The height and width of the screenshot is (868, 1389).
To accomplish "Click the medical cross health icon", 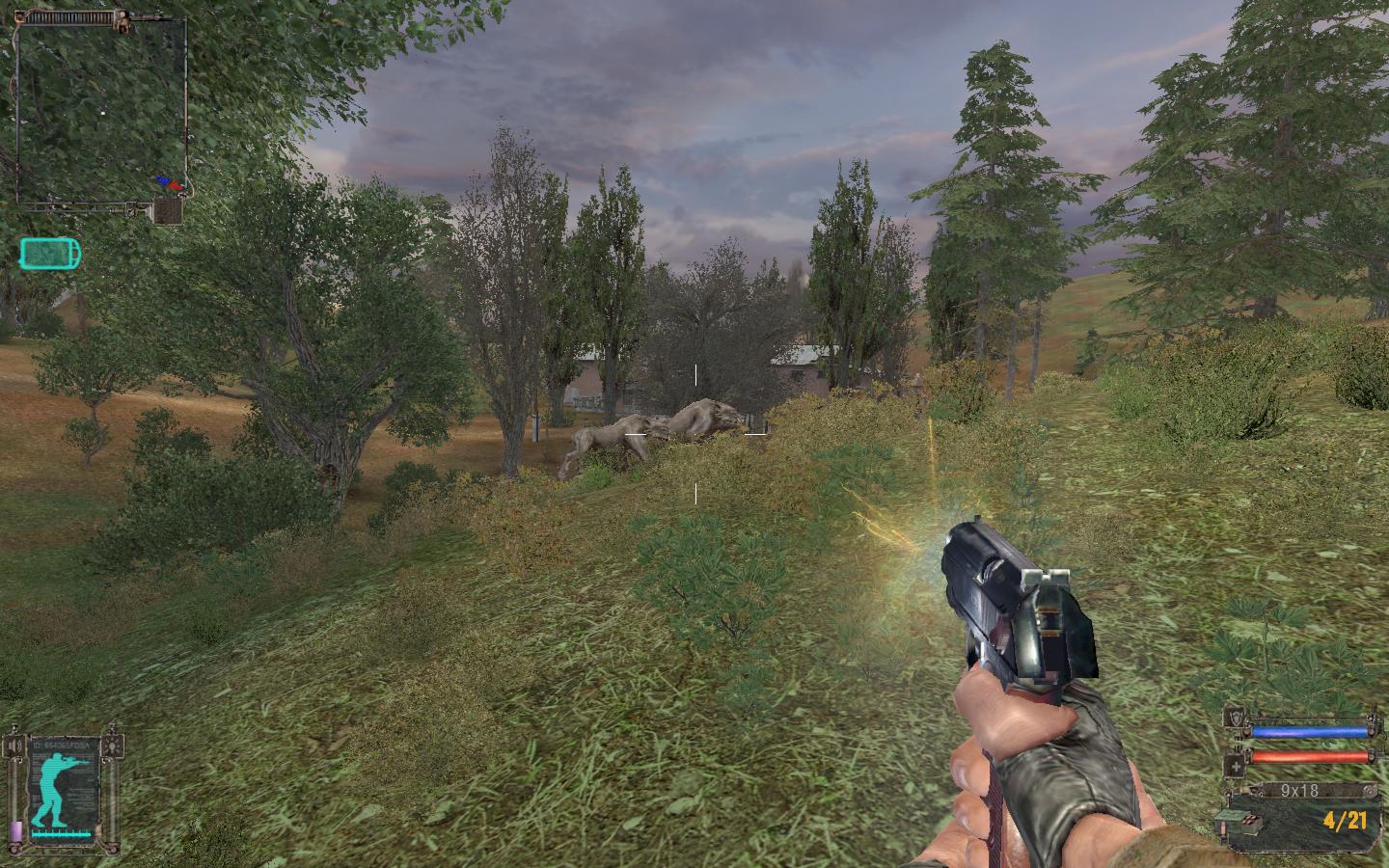I will 1235,766.
